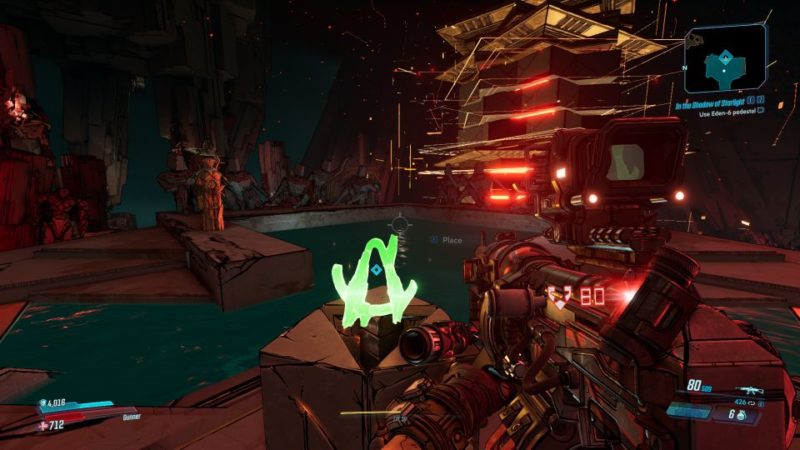Viewport: 800px width, 450px height.
Task: Open the minimap in the corner
Action: point(725,59)
